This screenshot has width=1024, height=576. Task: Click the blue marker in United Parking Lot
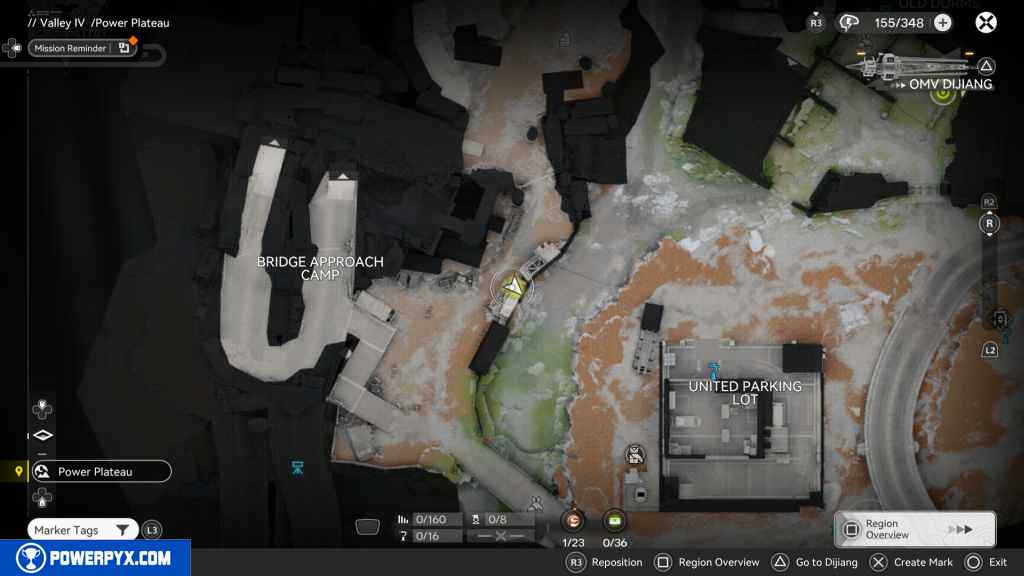coord(712,369)
